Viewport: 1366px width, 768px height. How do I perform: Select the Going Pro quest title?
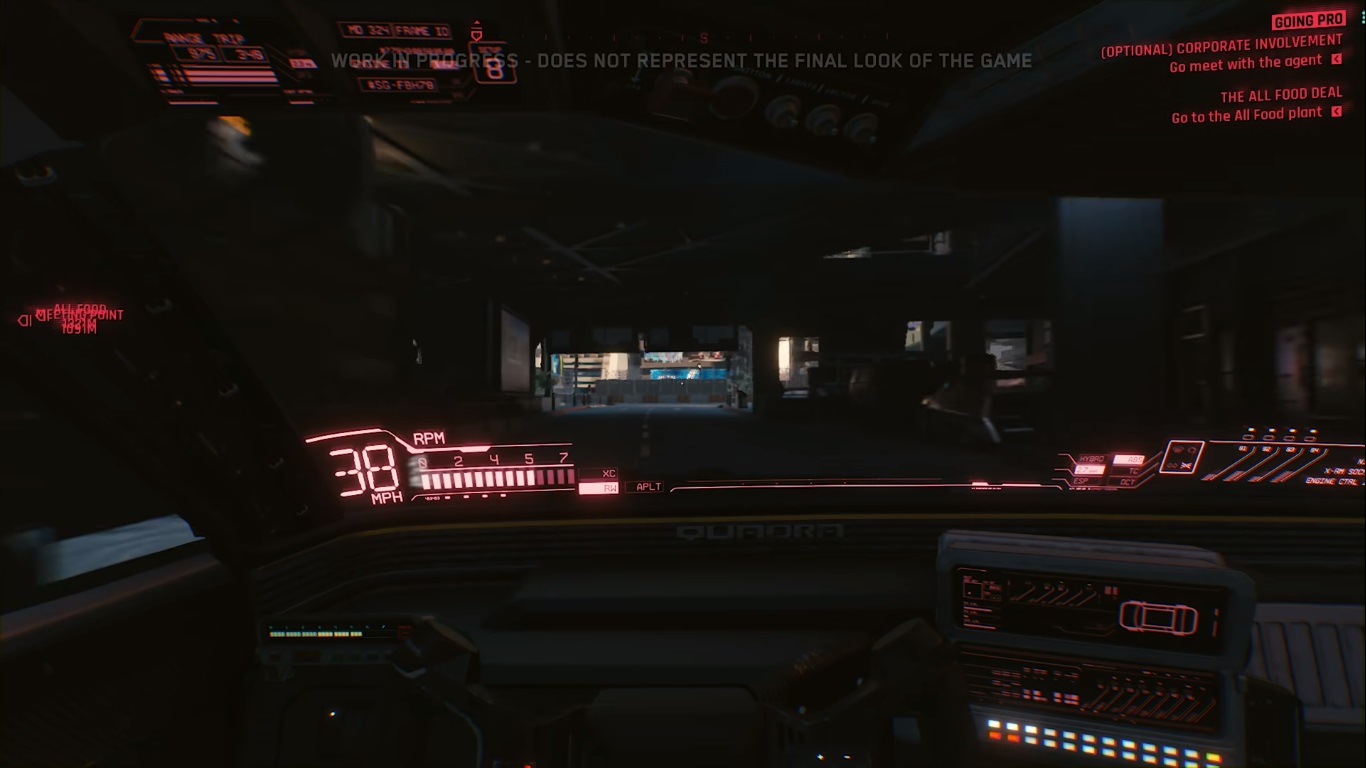point(1308,20)
